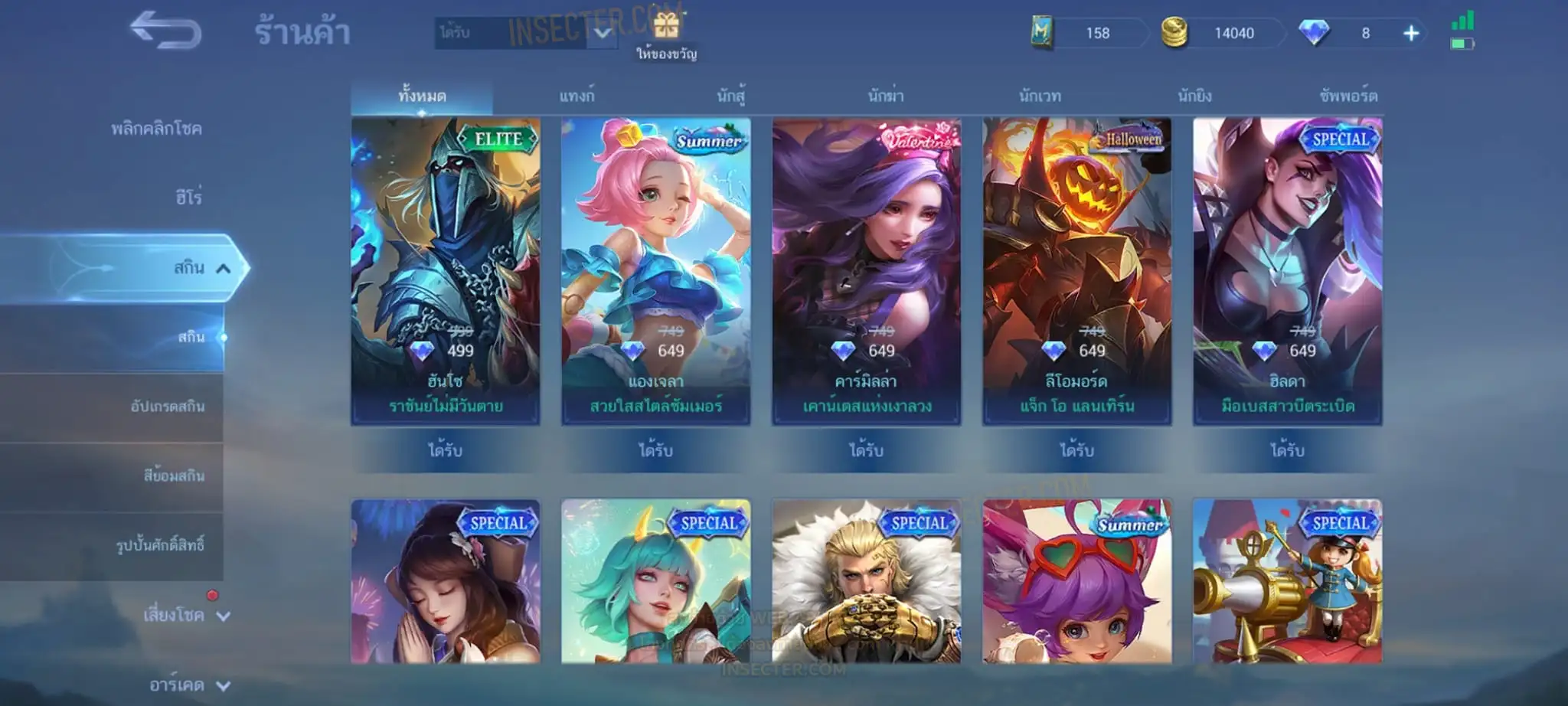Choose the ซัพพอร์ต category tab
The height and width of the screenshot is (706, 1568).
tap(1347, 96)
